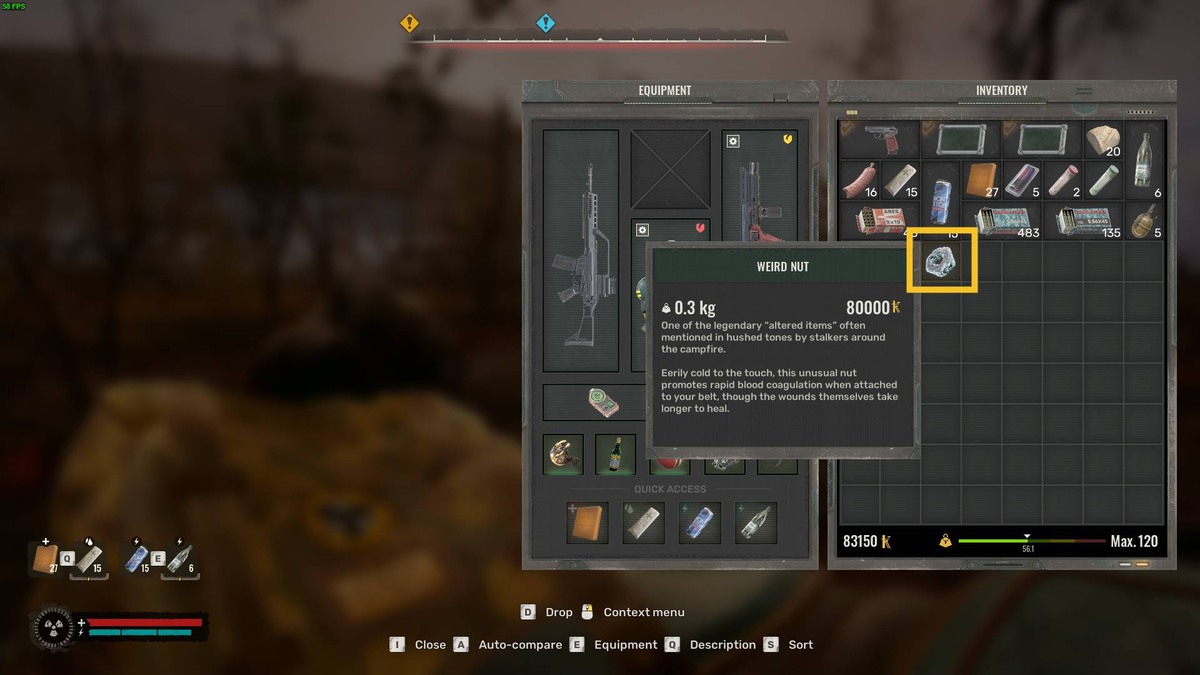Select the bread loaf stack of 20
1200x675 pixels.
(1104, 140)
